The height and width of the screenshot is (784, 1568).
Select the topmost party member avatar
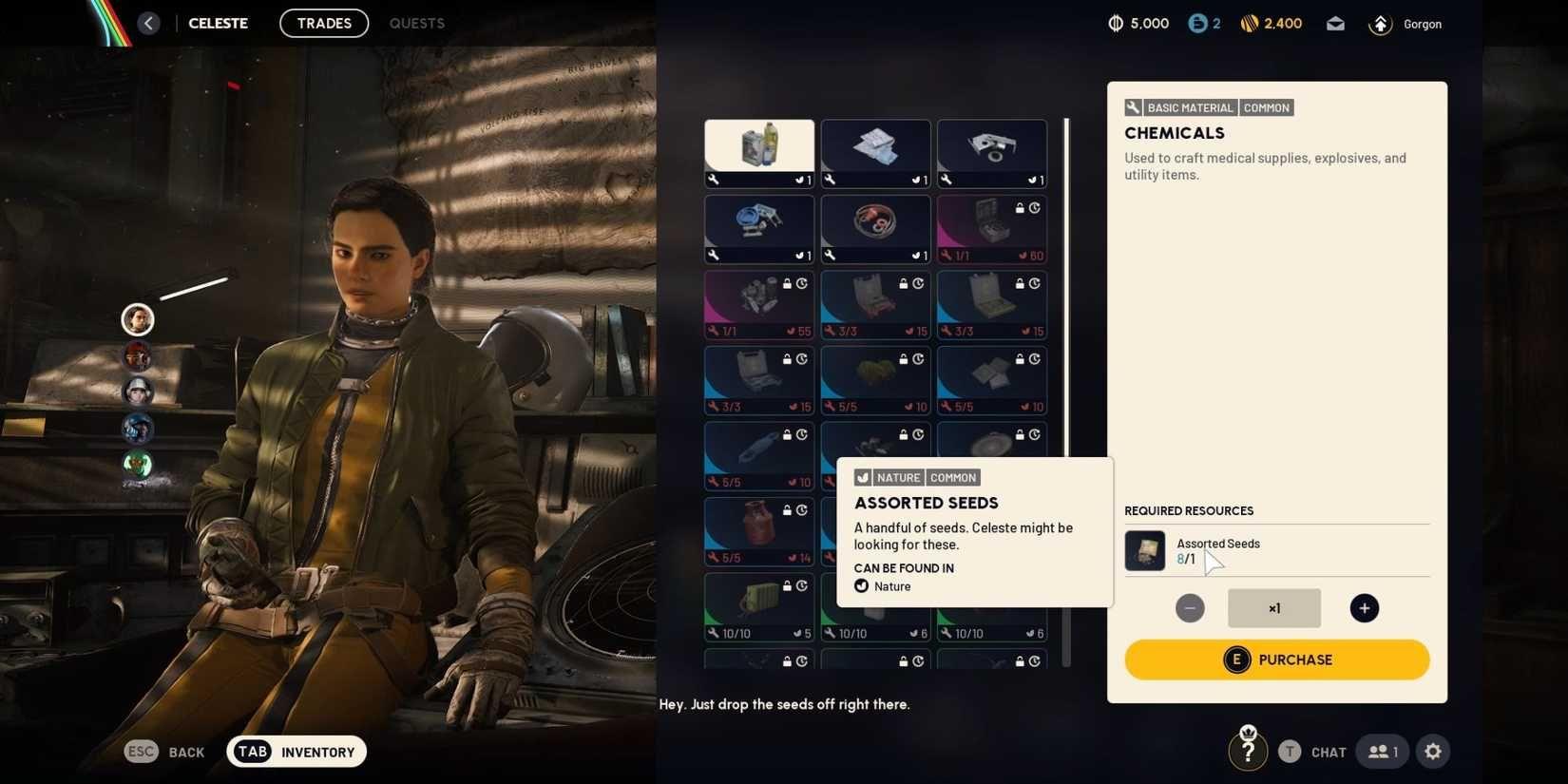coord(136,319)
